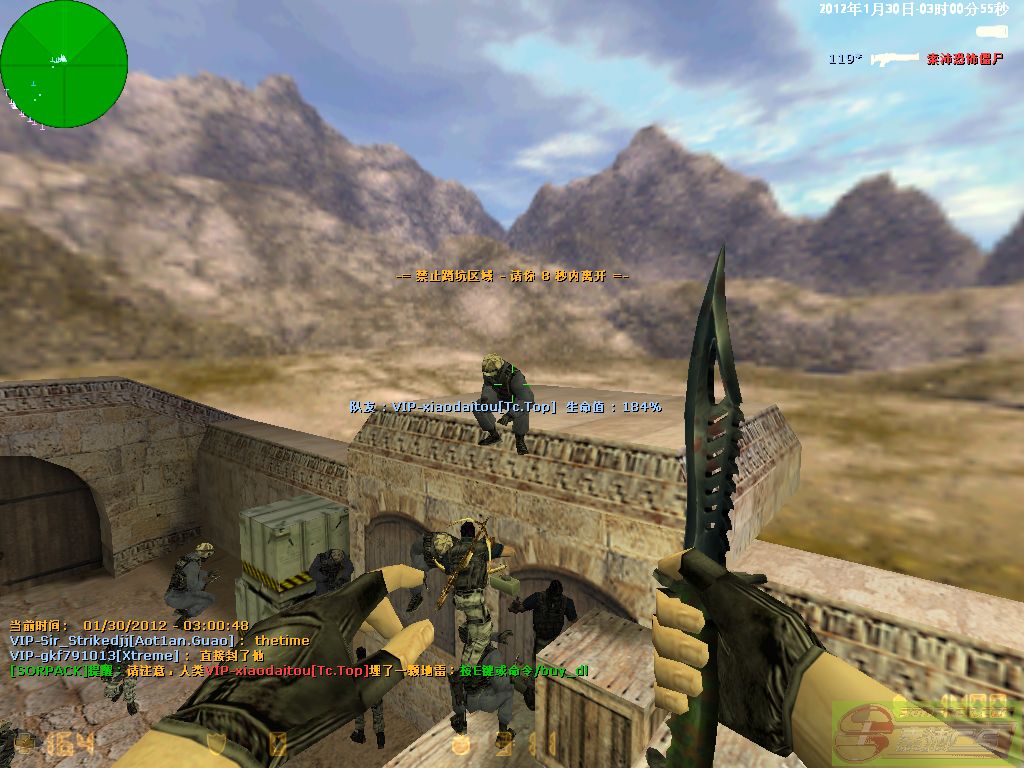Select the shotgun icon in the kill feed
The height and width of the screenshot is (768, 1024).
click(894, 59)
